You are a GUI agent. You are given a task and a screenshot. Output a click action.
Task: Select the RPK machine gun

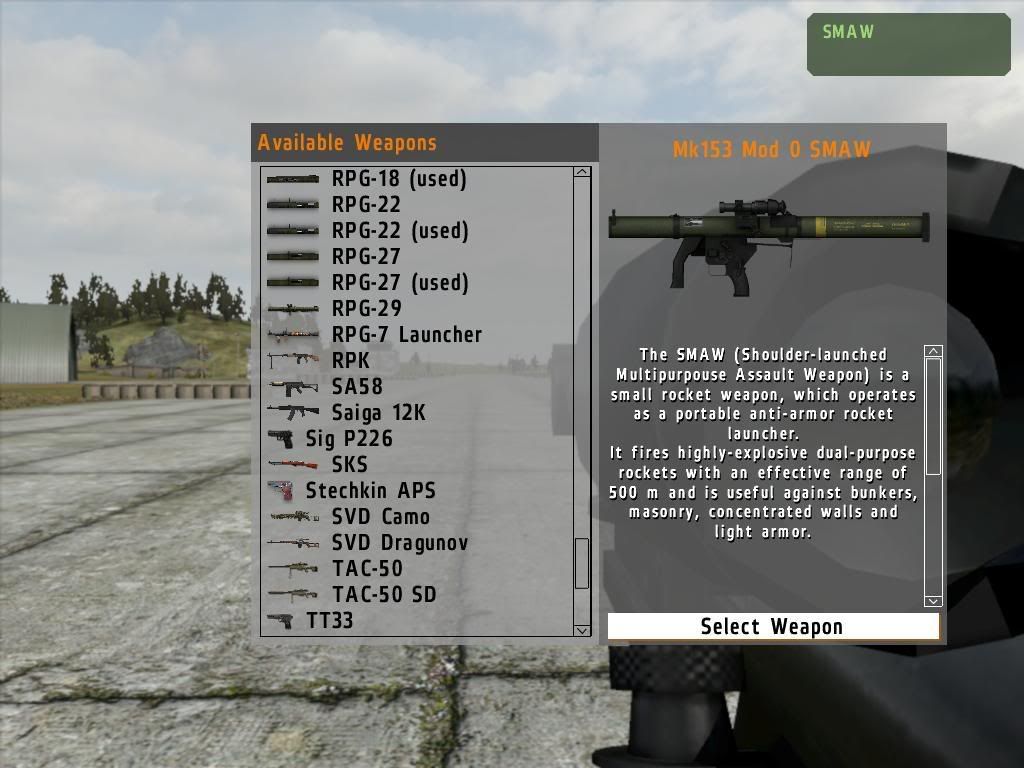click(x=350, y=361)
